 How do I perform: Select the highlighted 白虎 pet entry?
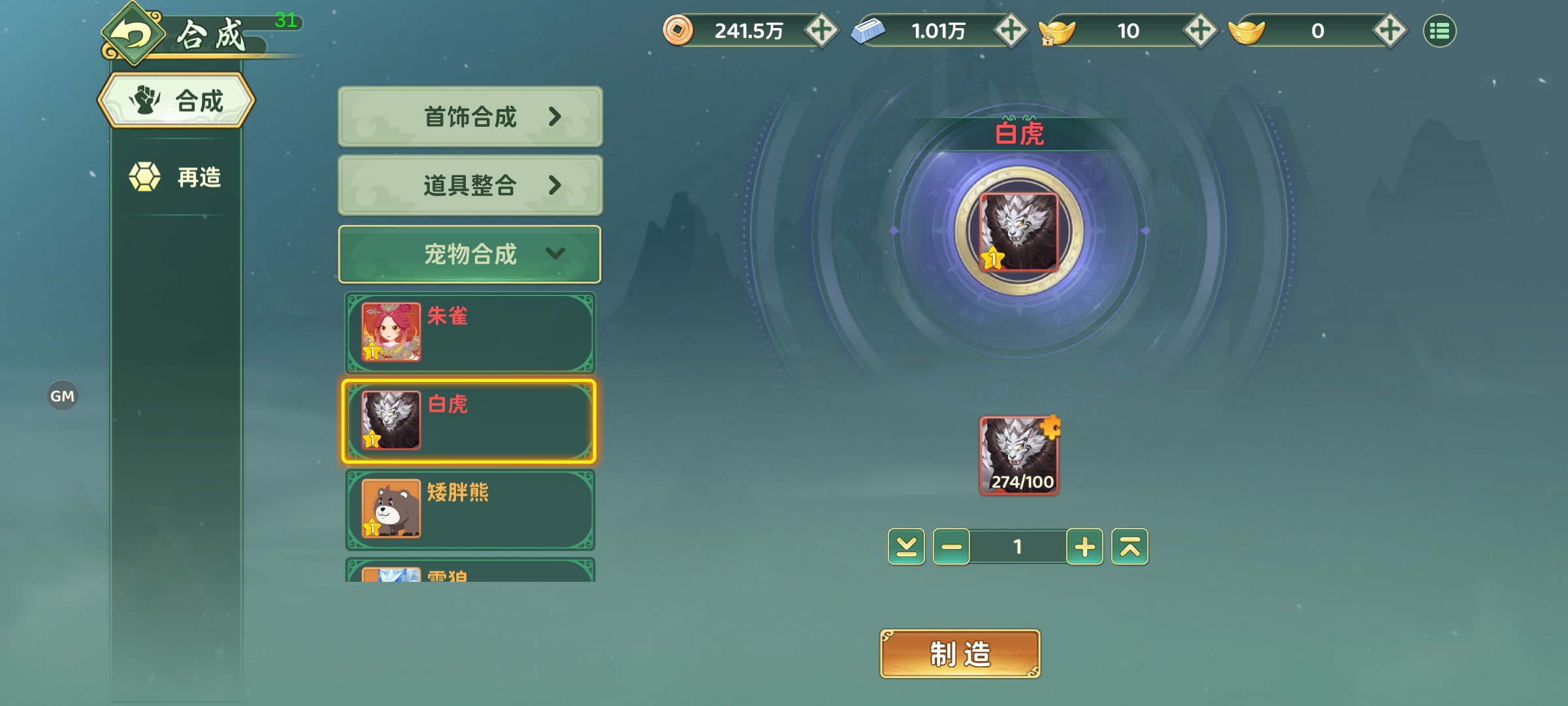[469, 420]
